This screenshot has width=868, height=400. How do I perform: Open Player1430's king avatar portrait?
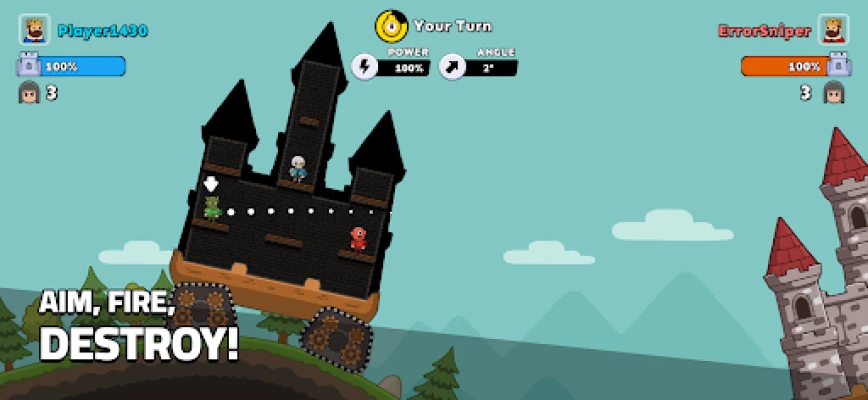click(x=34, y=30)
